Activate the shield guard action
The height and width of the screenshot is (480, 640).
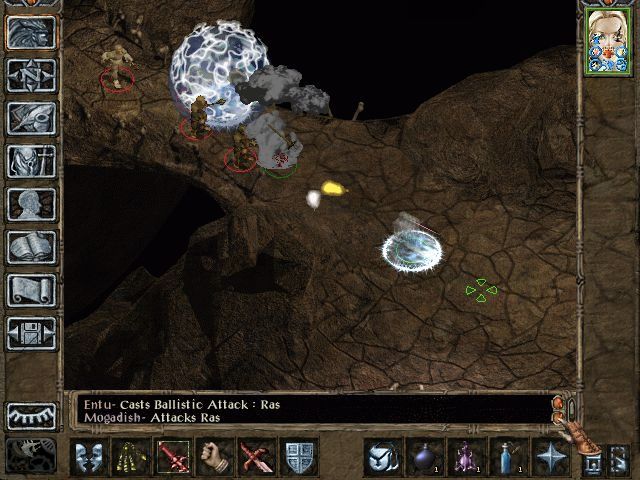pyautogui.click(x=300, y=457)
